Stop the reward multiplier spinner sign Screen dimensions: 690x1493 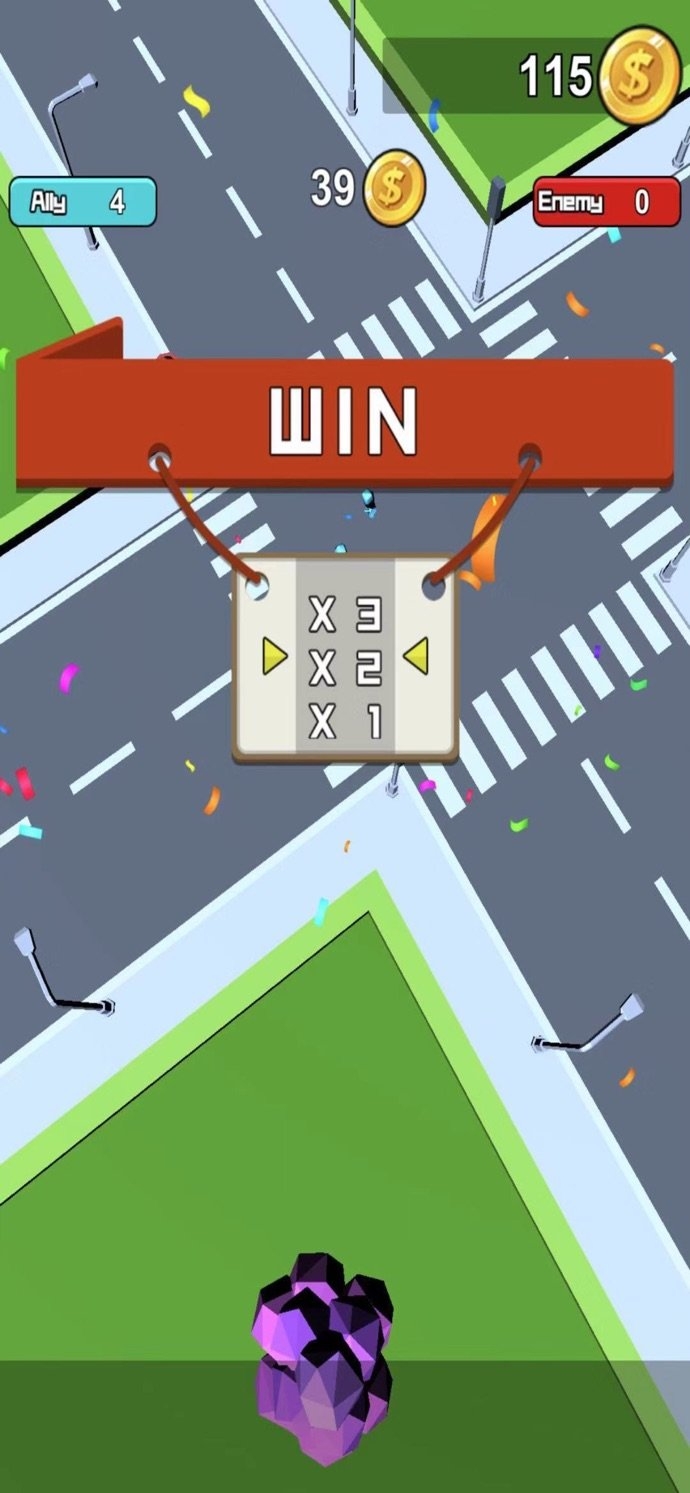tap(345, 660)
